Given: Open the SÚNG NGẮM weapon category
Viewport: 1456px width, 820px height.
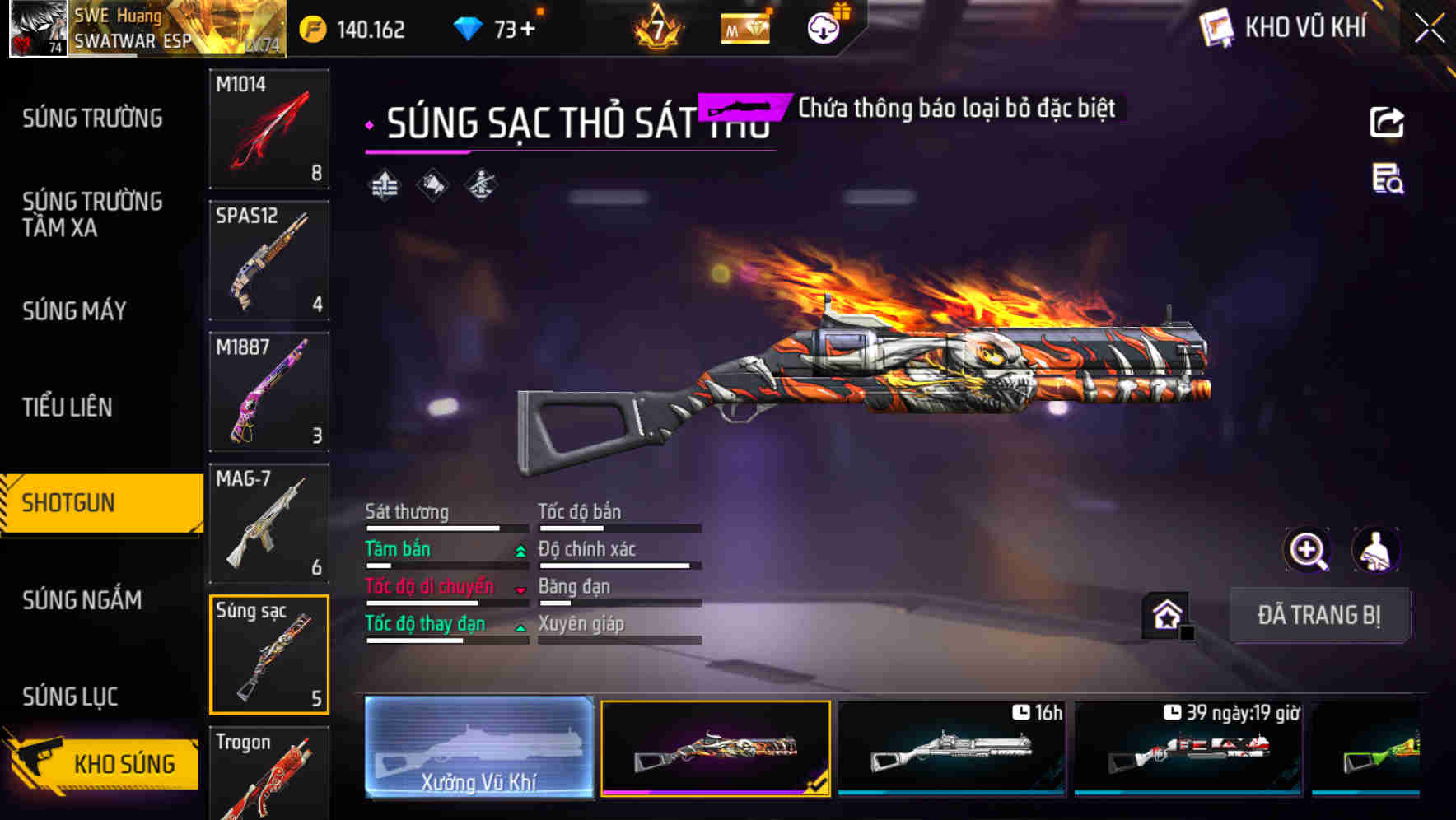Looking at the screenshot, I should tap(82, 601).
